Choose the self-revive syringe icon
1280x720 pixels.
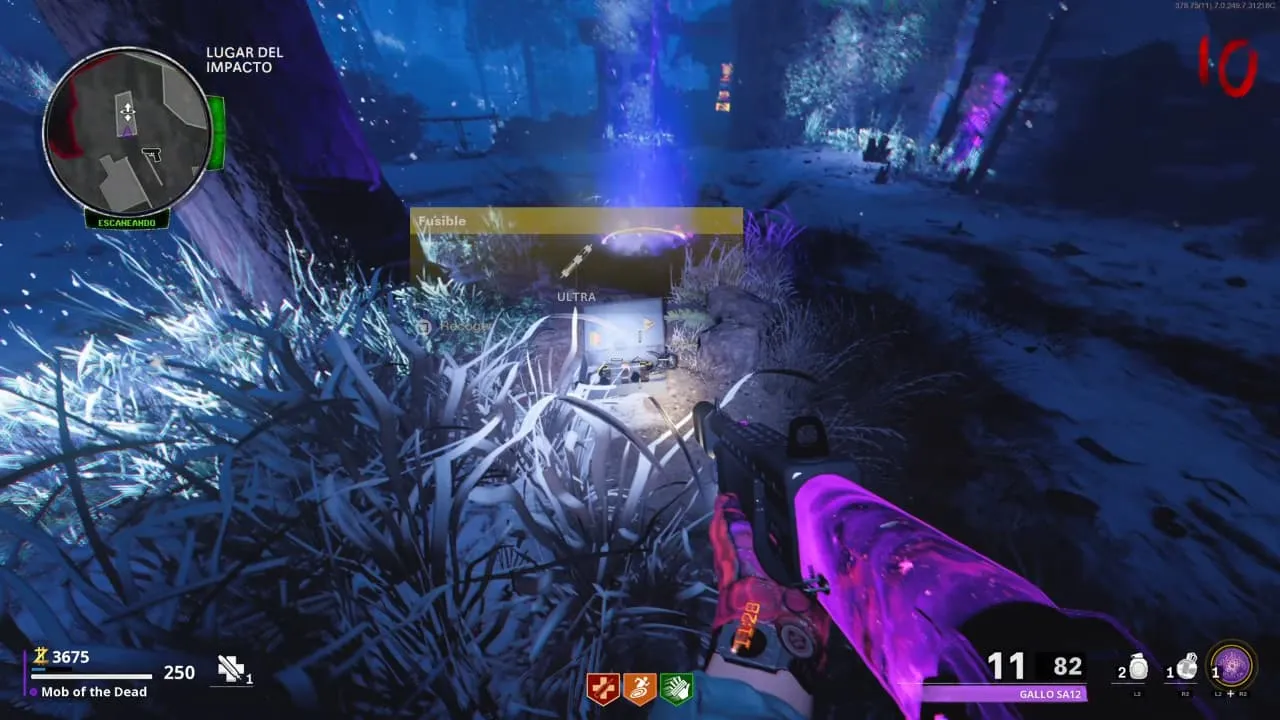click(233, 670)
